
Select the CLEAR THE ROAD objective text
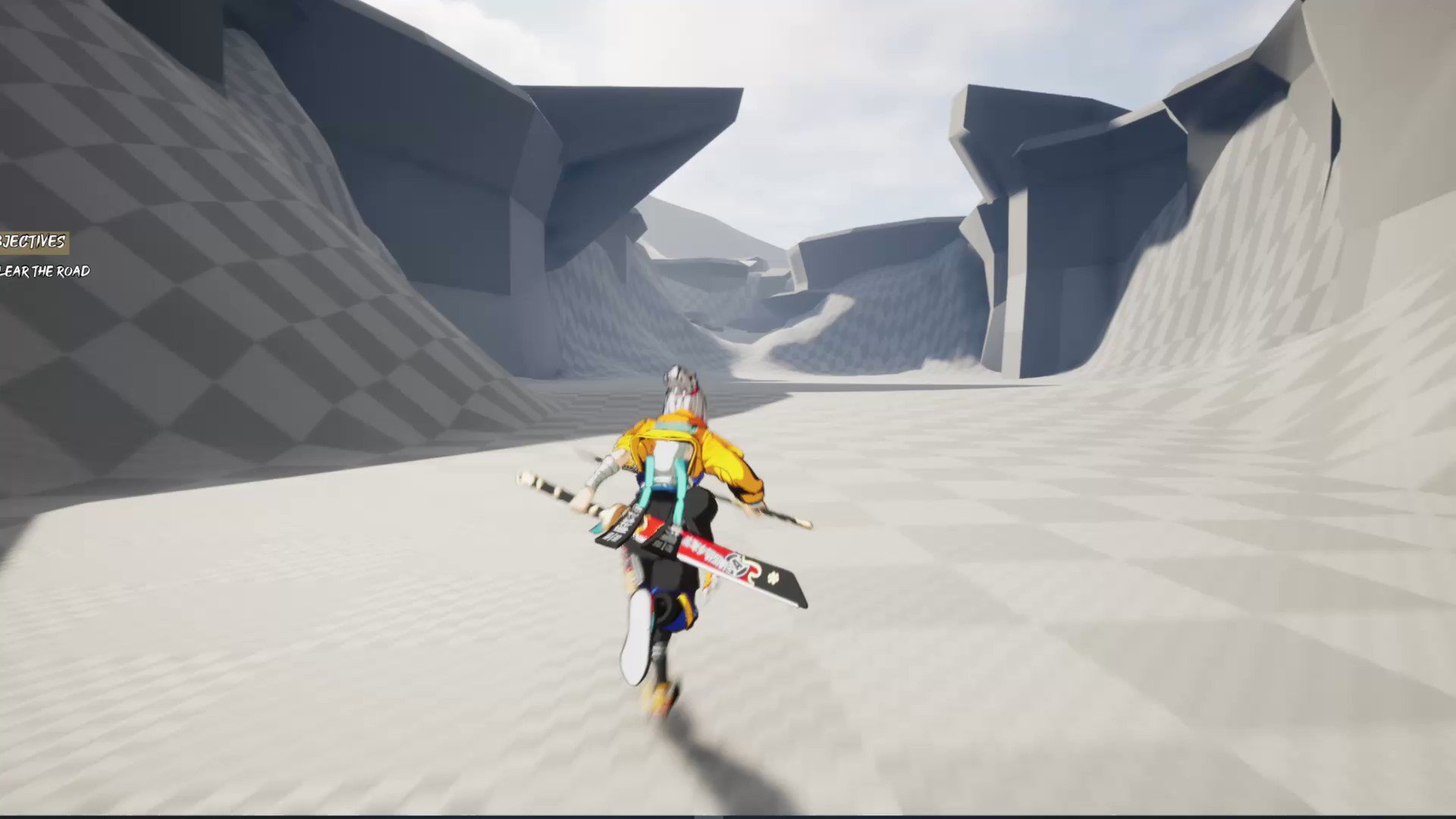47,270
